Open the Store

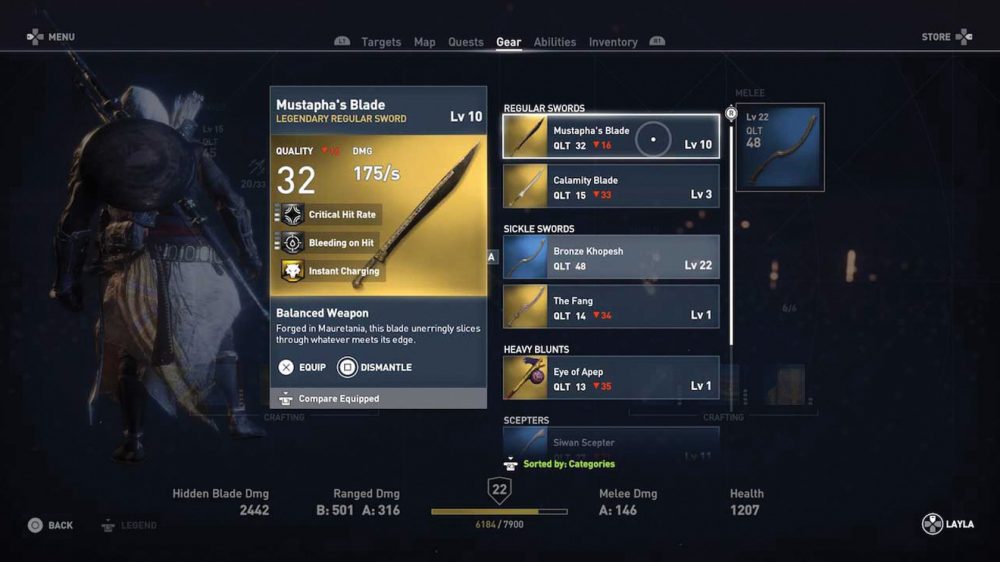click(946, 37)
